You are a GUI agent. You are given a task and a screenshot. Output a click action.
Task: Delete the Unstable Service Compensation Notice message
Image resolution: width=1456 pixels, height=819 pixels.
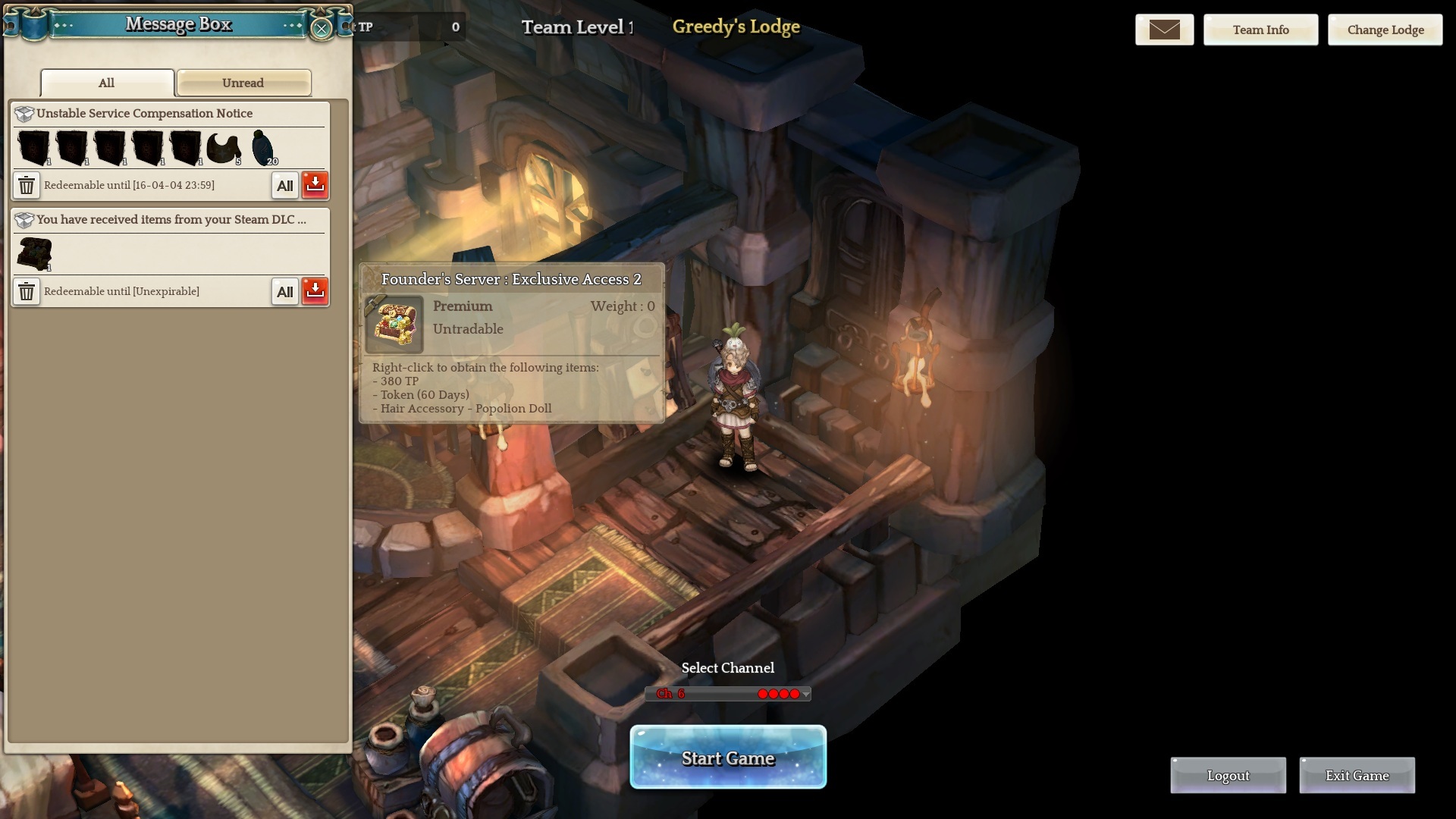(x=27, y=185)
